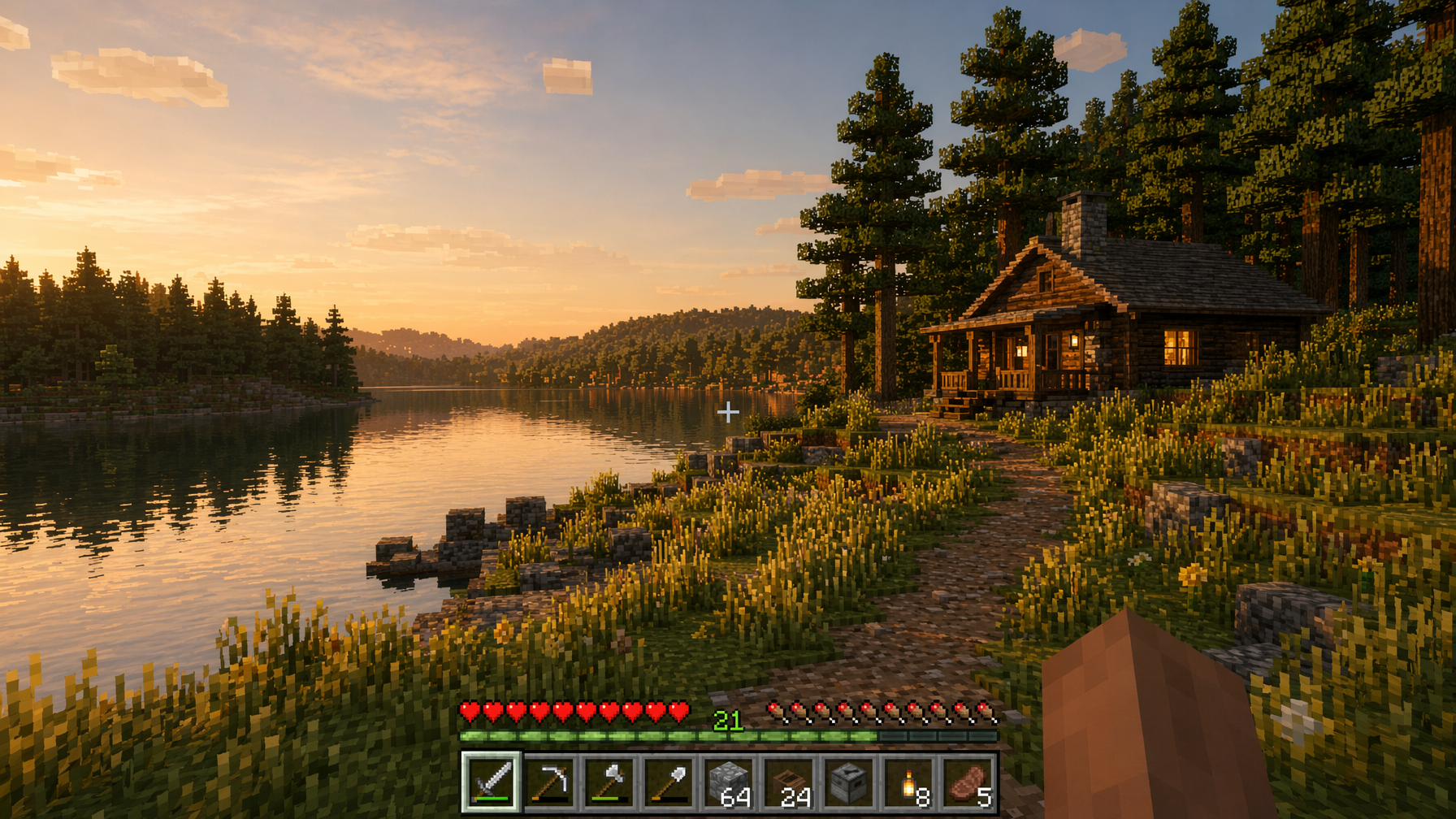Click the experience level number 21
1456x819 pixels.
coord(729,720)
